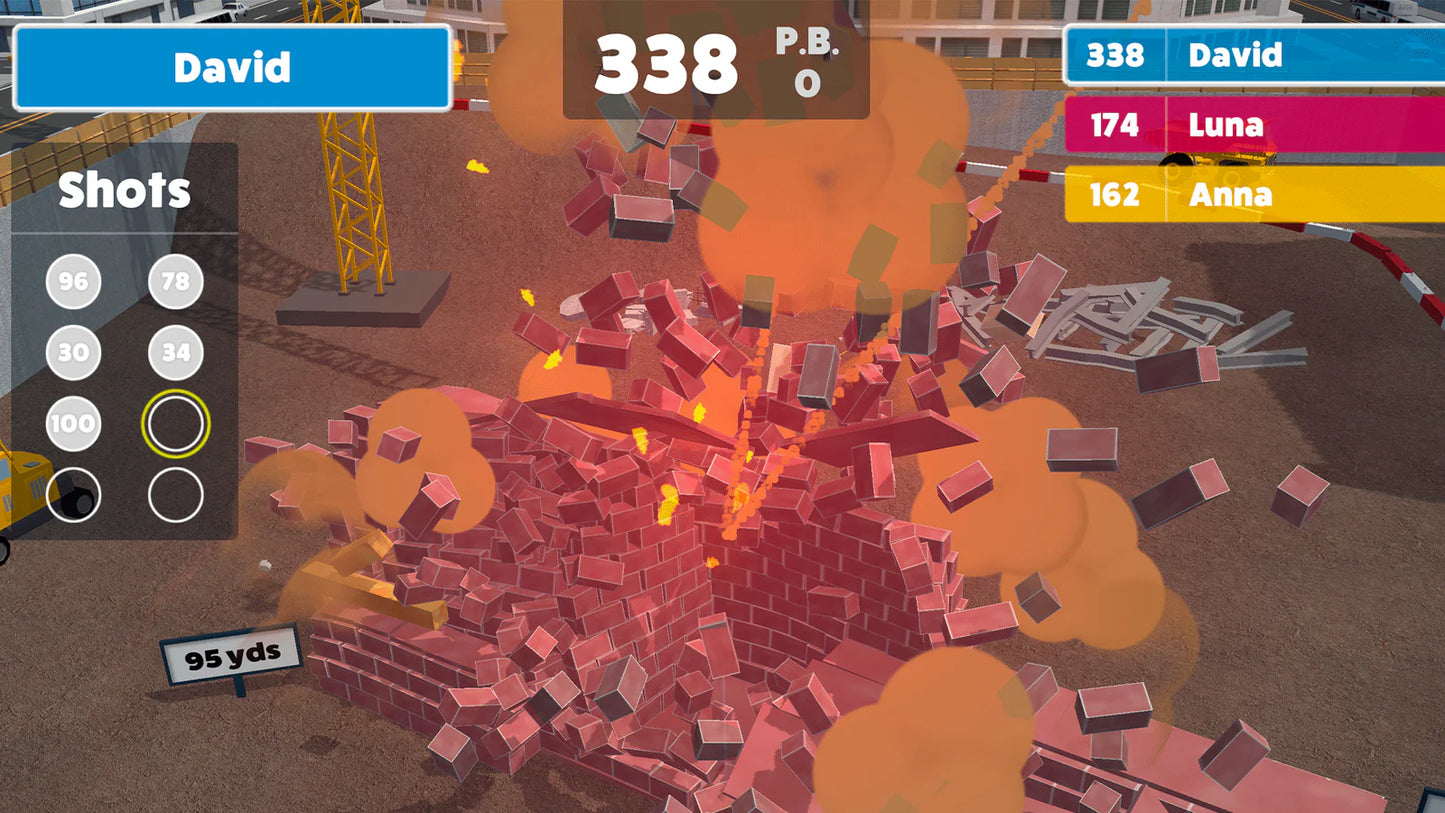Click the yellow-highlighted active shot circle
The image size is (1445, 813).
(175, 423)
